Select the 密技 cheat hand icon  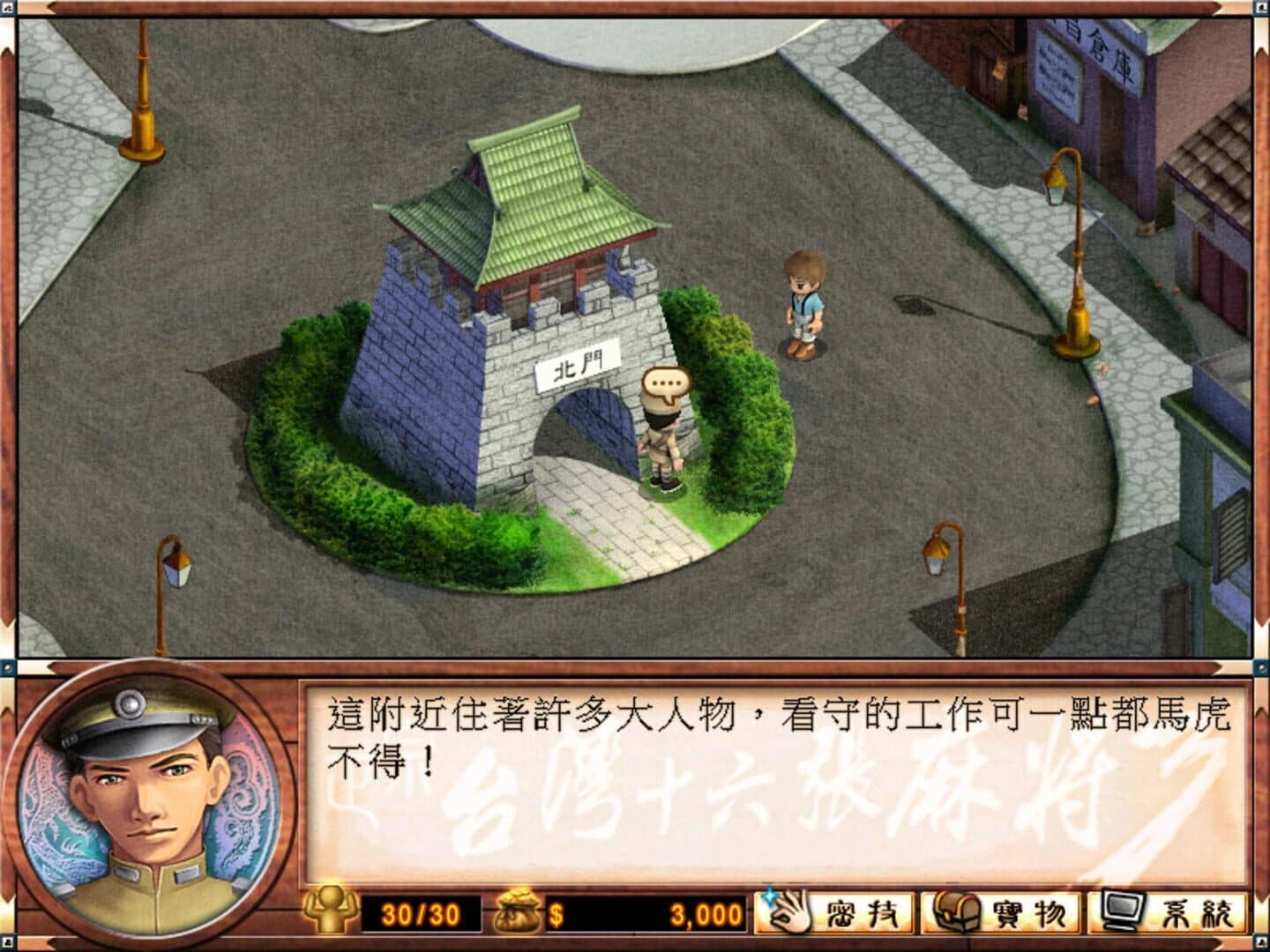coord(788,915)
